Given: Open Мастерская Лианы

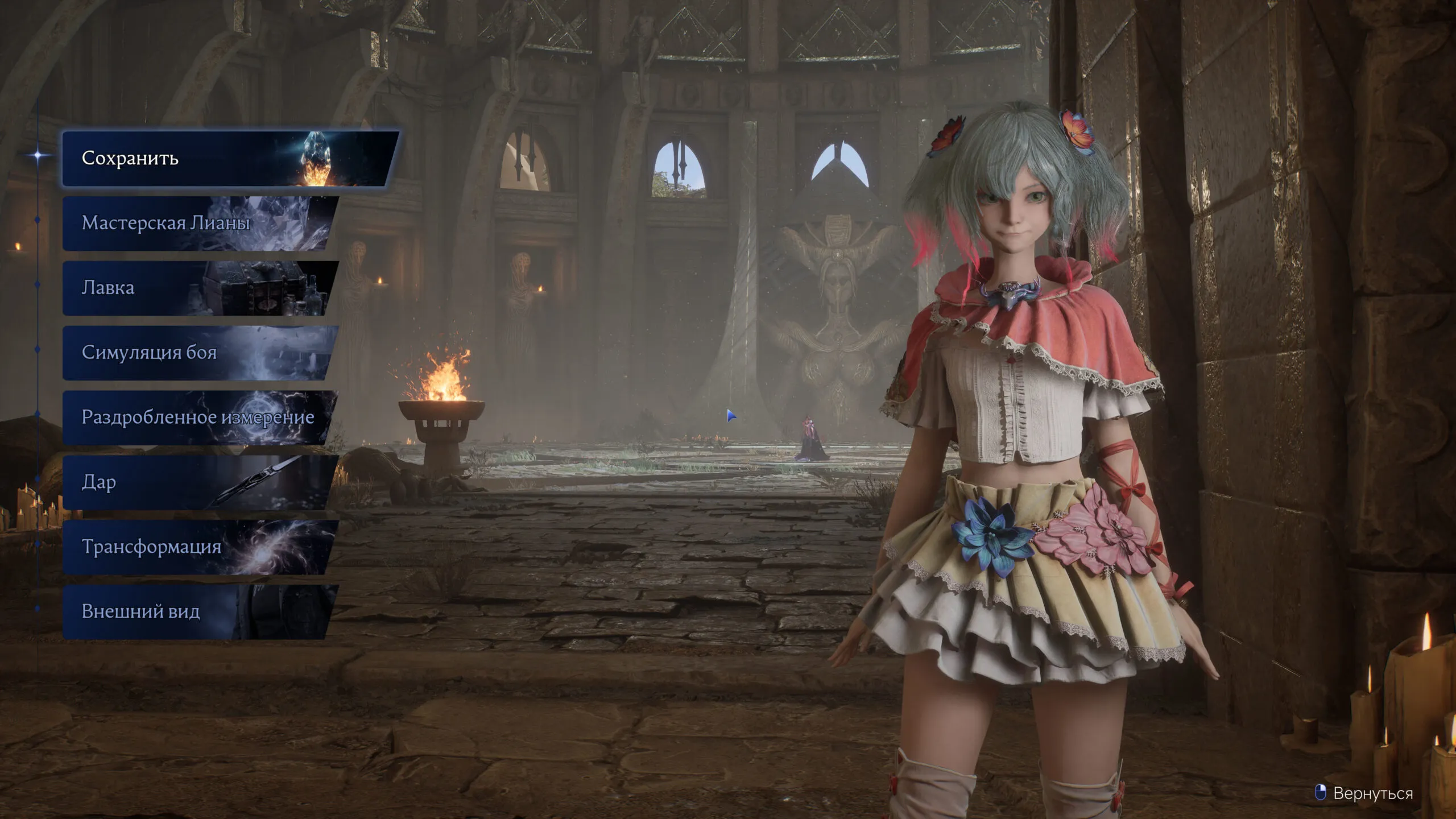Looking at the screenshot, I should [199, 223].
